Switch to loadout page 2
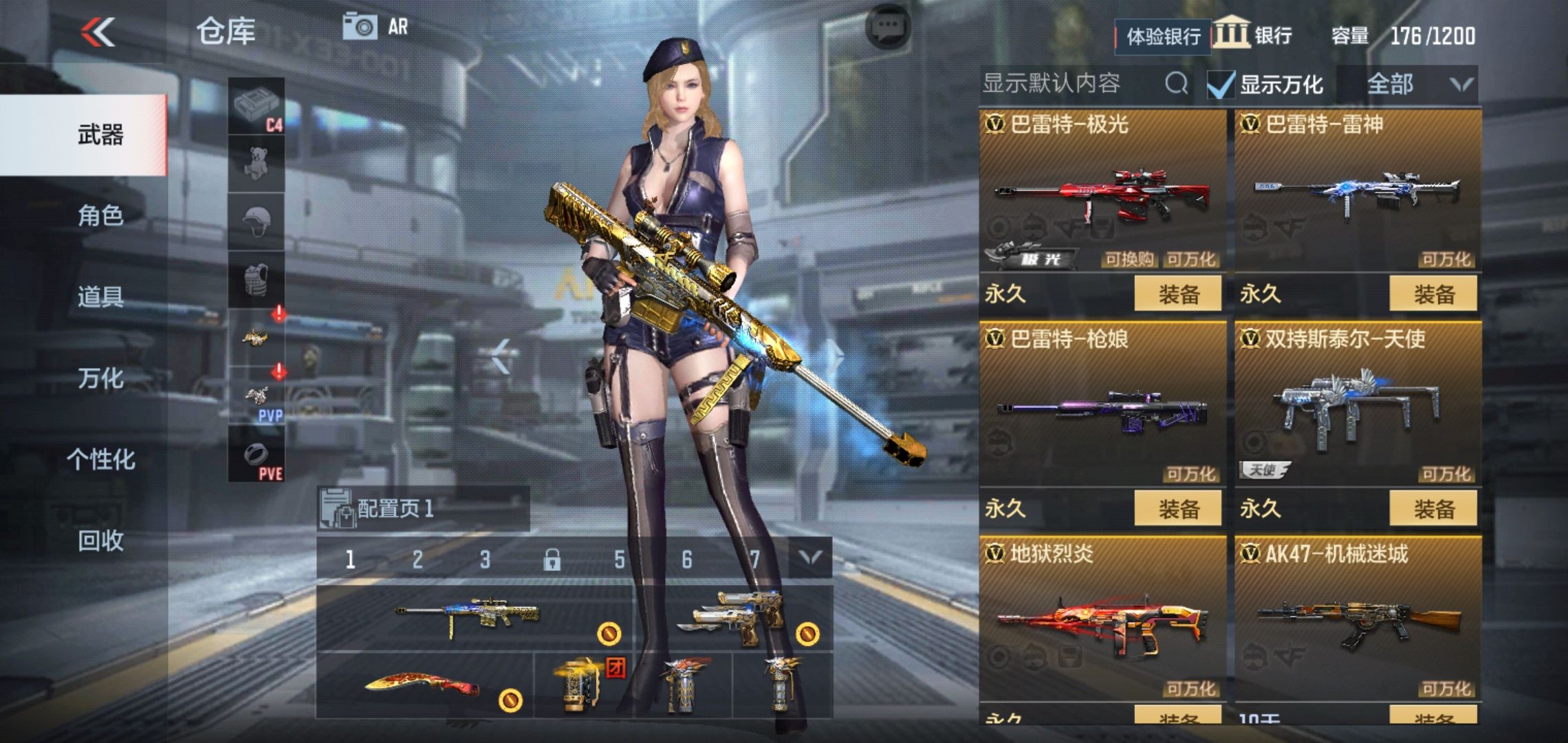This screenshot has height=743, width=1568. [417, 559]
